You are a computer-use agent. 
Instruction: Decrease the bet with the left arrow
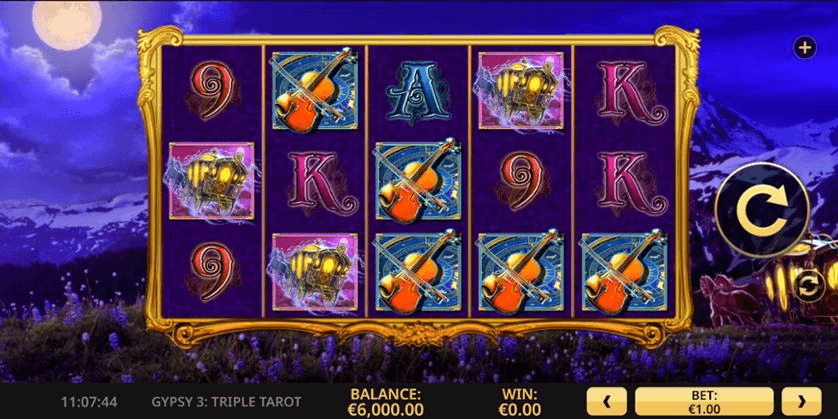pos(606,402)
